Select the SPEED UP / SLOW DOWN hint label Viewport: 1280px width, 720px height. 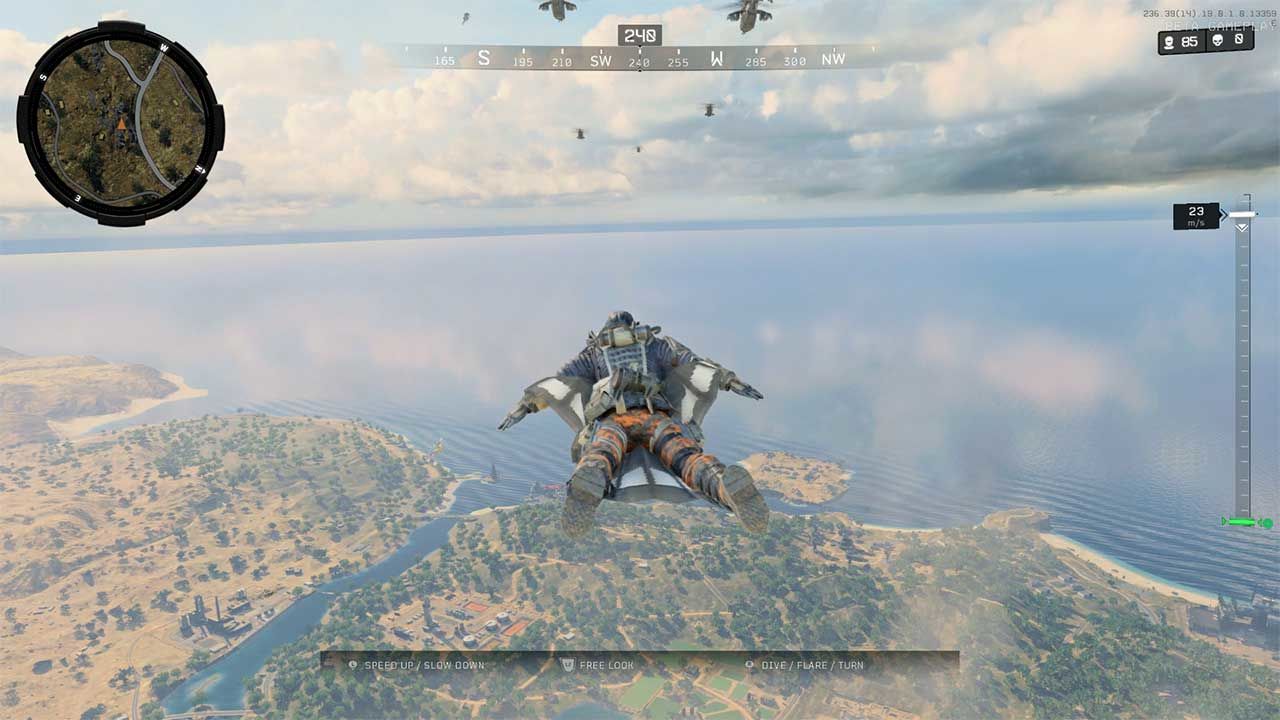[x=425, y=665]
